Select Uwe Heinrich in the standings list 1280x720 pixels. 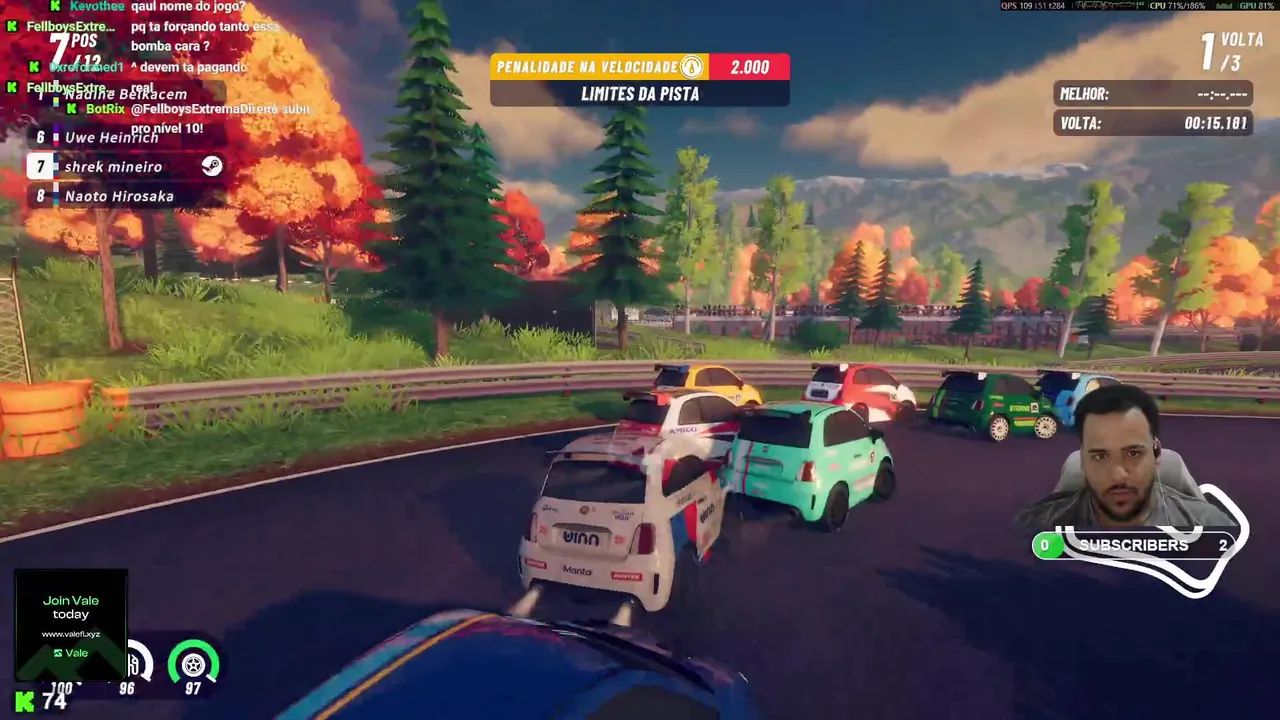point(111,138)
